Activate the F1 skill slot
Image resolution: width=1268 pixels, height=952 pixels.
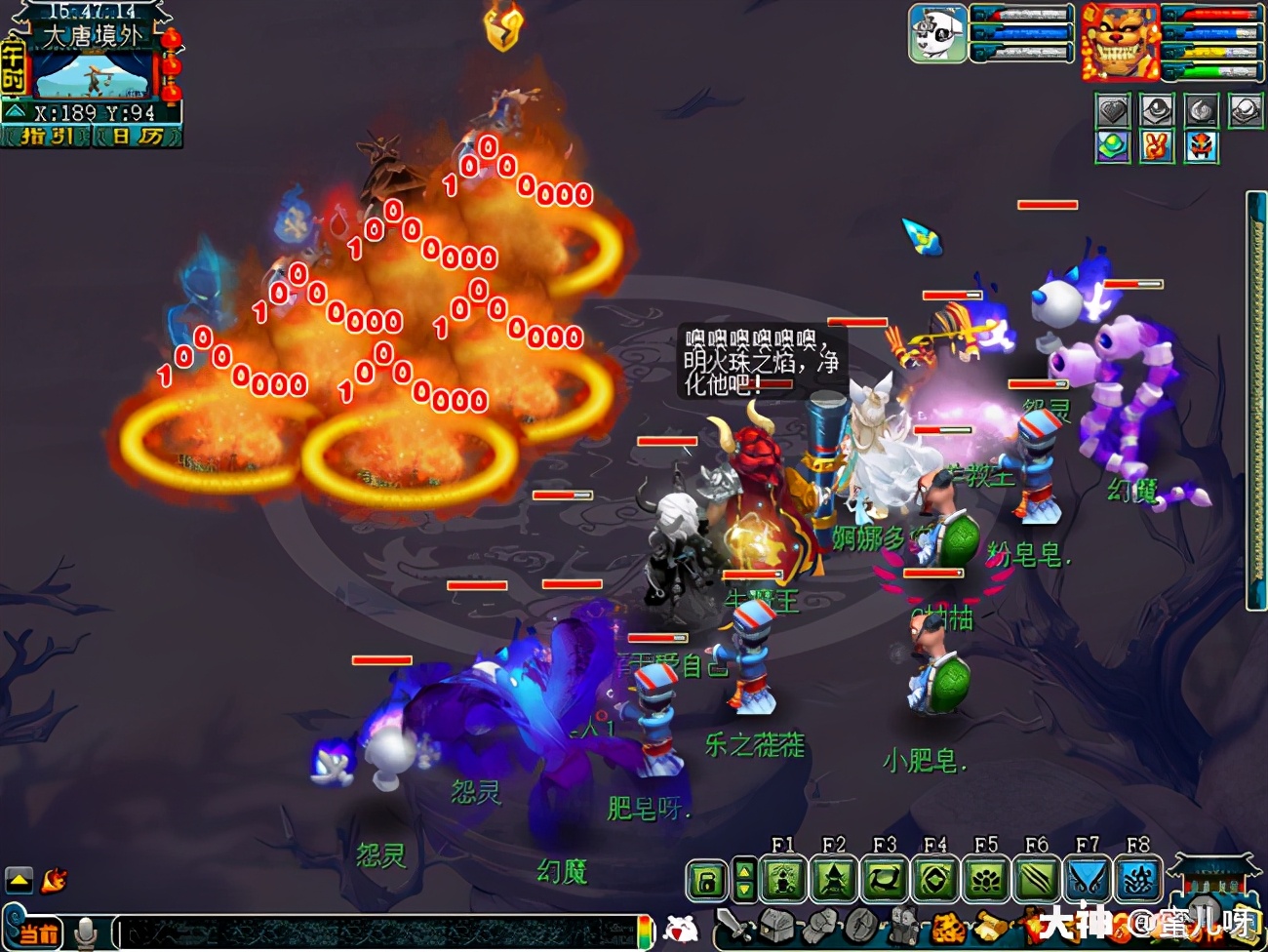pos(783,881)
